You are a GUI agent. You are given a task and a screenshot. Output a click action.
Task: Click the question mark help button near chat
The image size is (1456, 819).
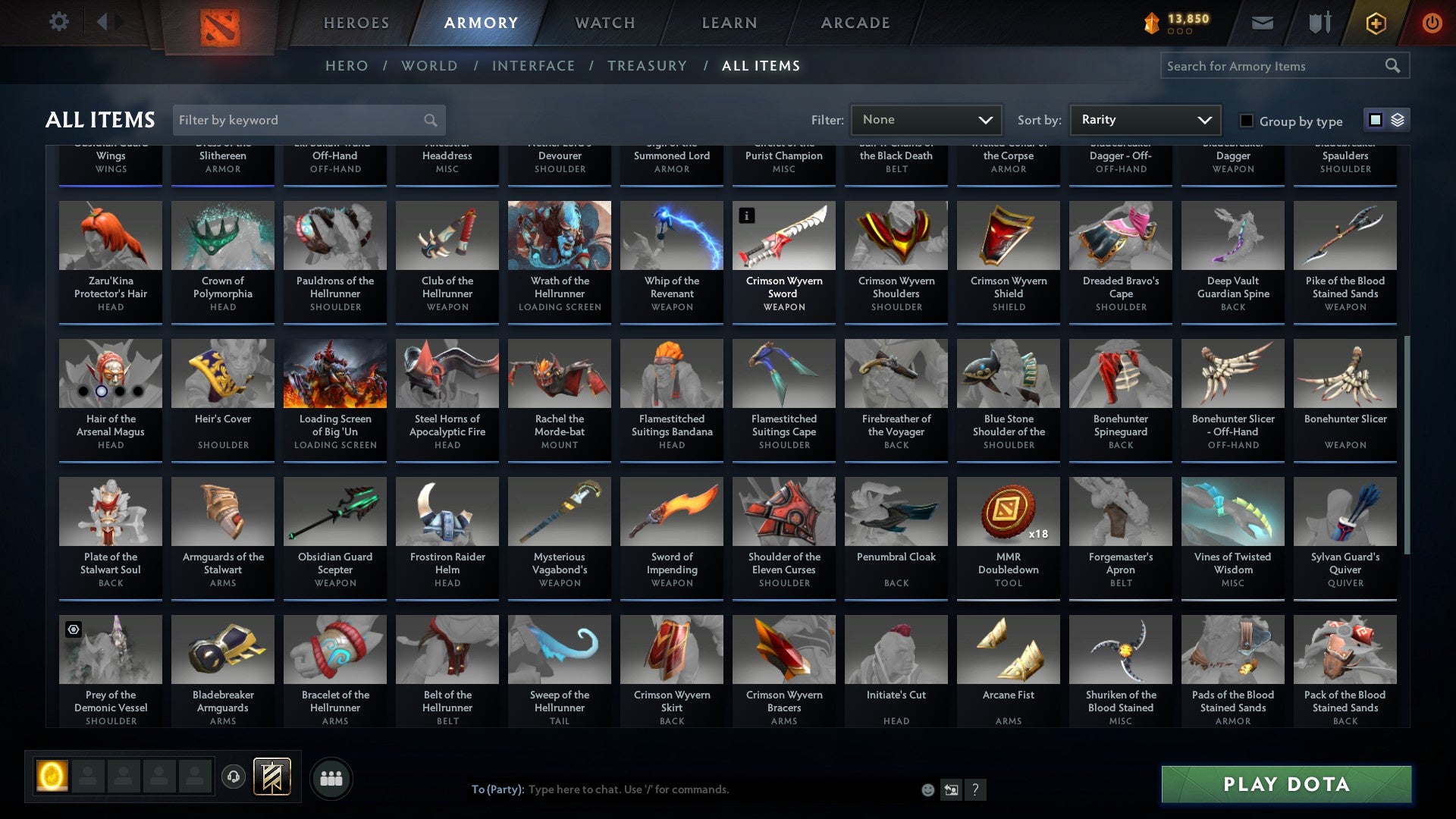975,789
